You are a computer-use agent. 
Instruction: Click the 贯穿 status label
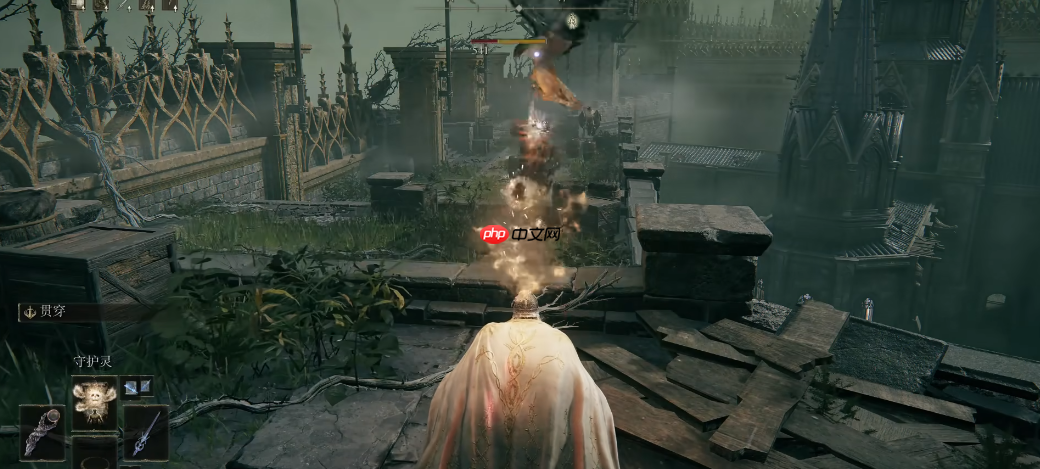click(x=56, y=312)
